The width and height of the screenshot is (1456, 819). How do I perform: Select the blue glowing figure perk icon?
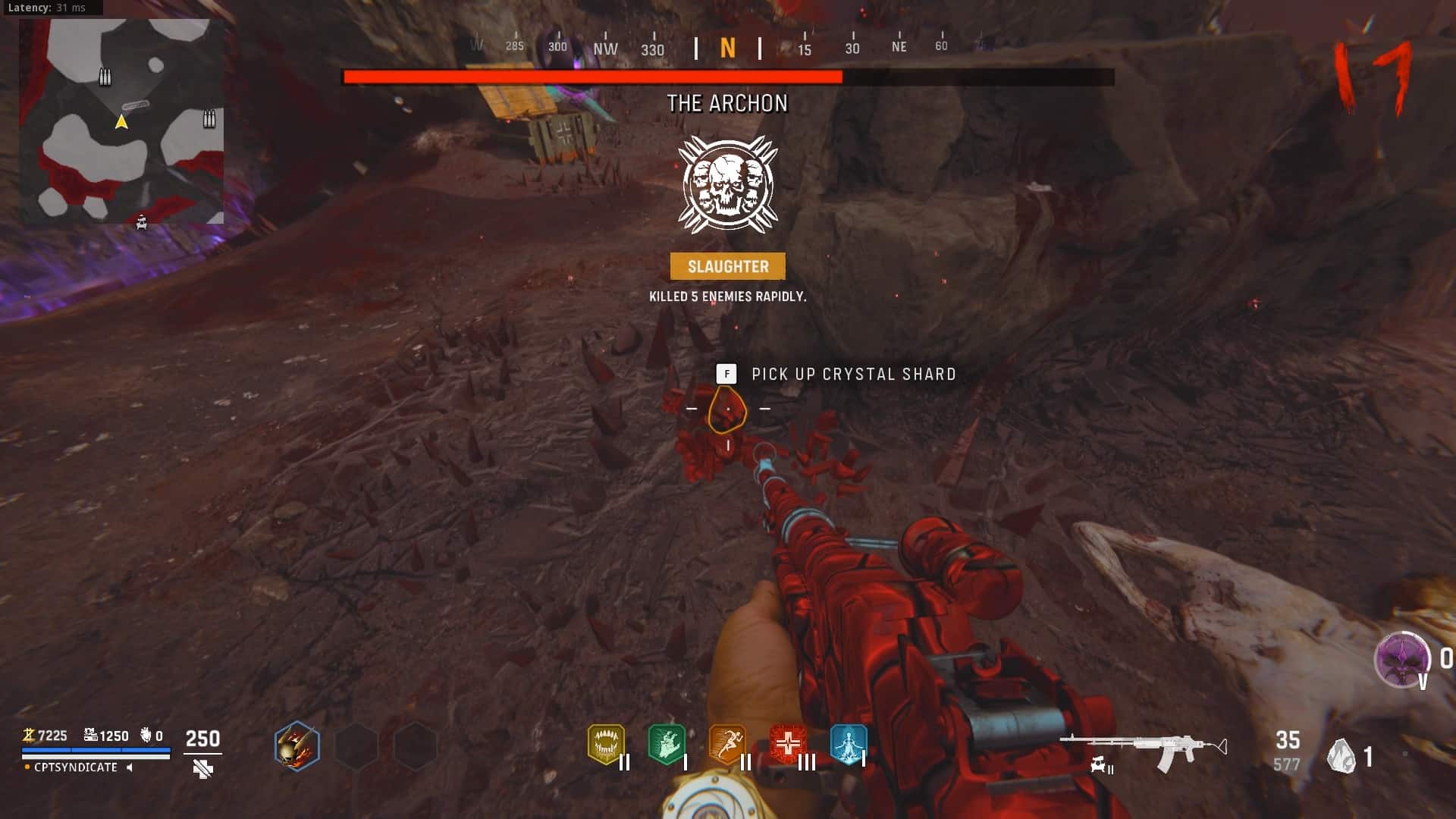click(848, 744)
